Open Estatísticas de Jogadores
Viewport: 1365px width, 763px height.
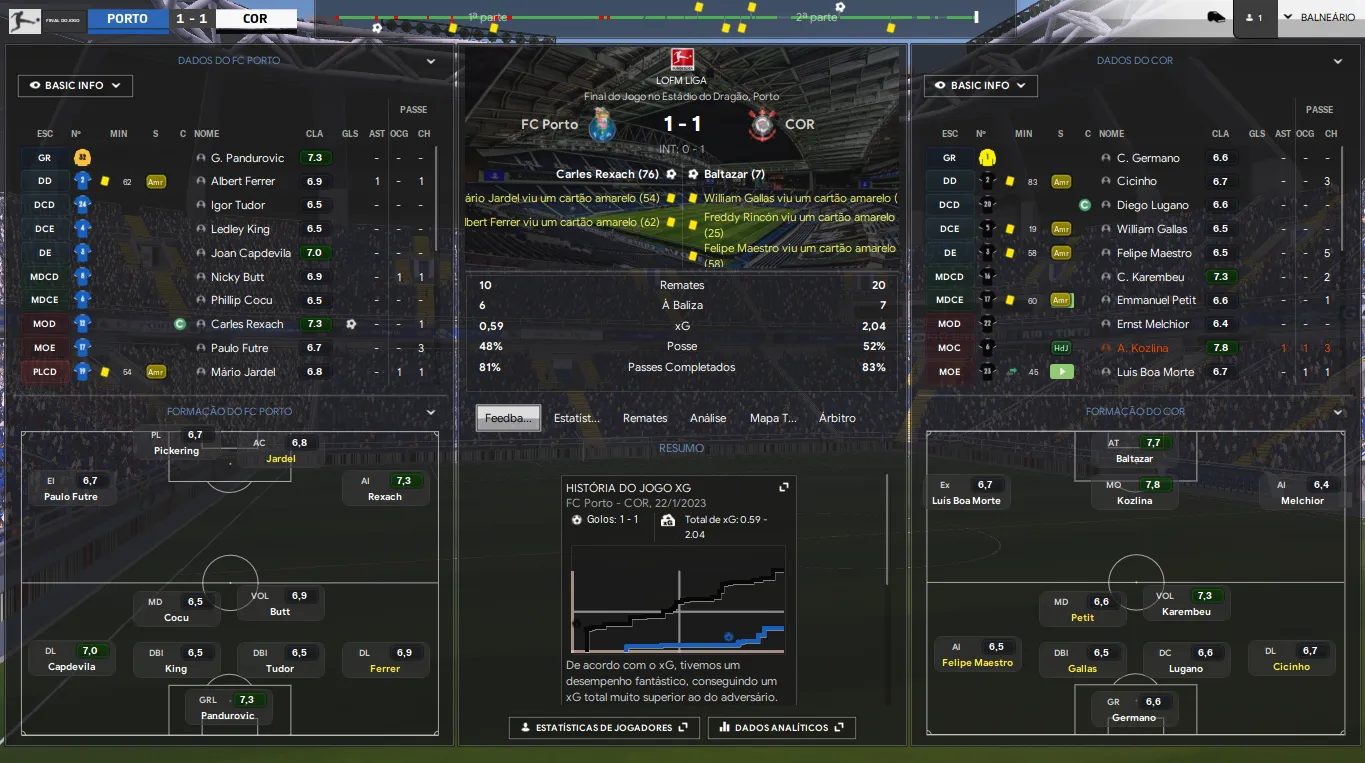[604, 728]
